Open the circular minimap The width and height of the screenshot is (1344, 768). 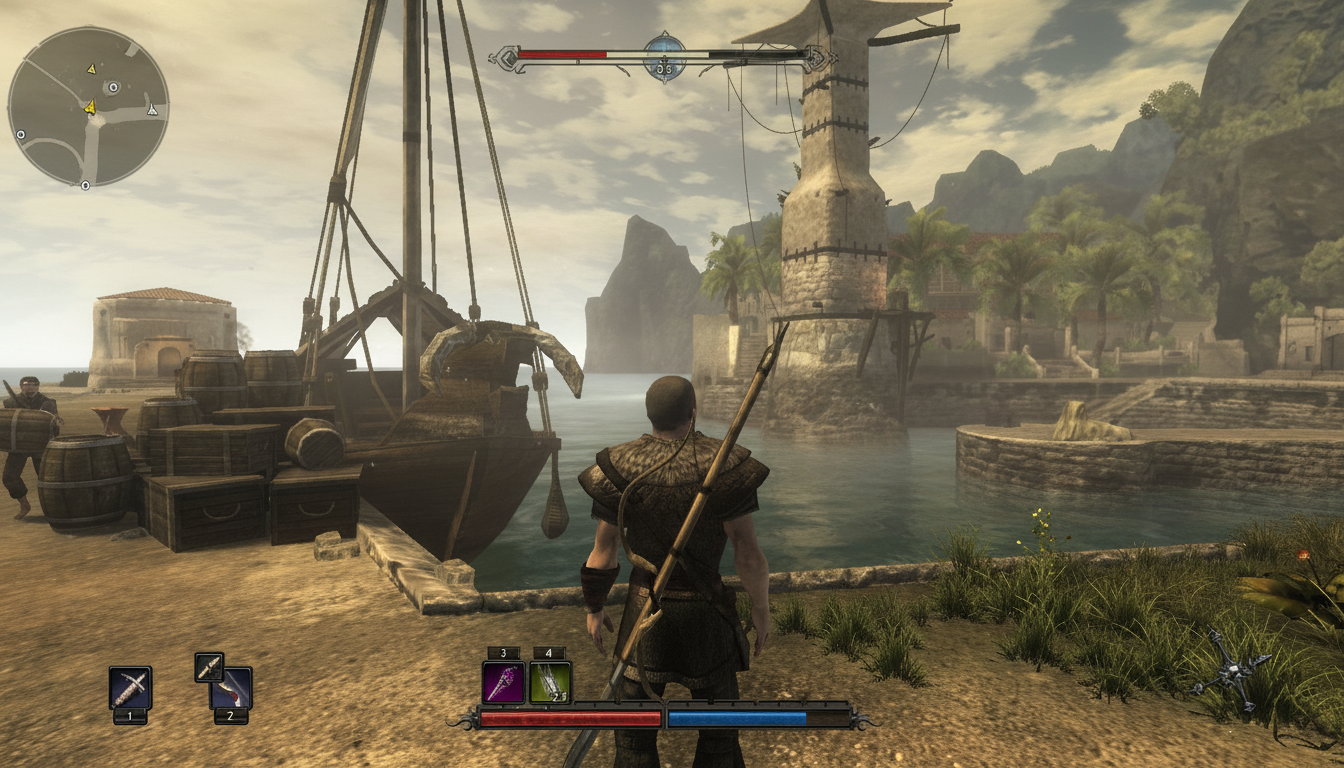[x=88, y=106]
